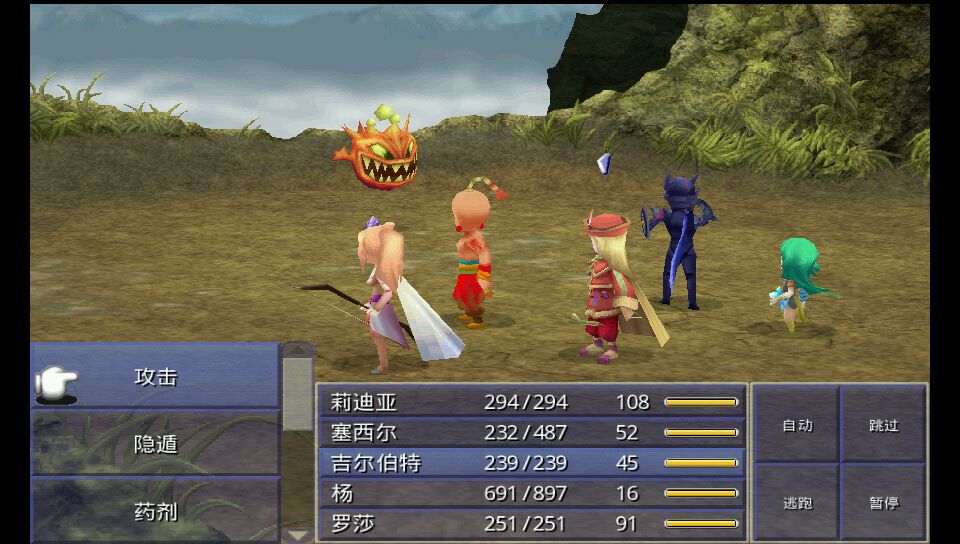Open the 药剂 potion command

tap(155, 511)
